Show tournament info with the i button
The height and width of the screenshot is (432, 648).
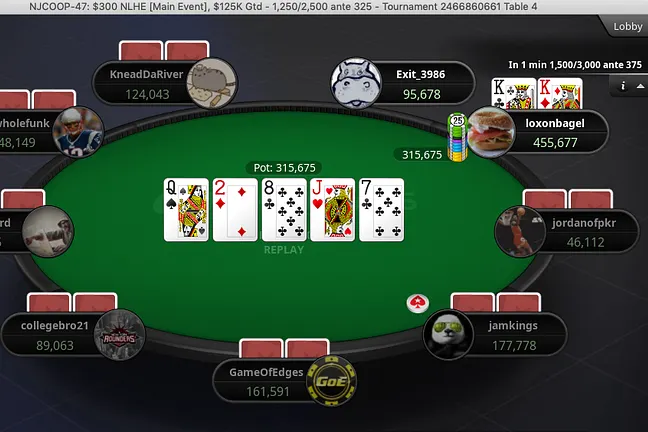623,86
